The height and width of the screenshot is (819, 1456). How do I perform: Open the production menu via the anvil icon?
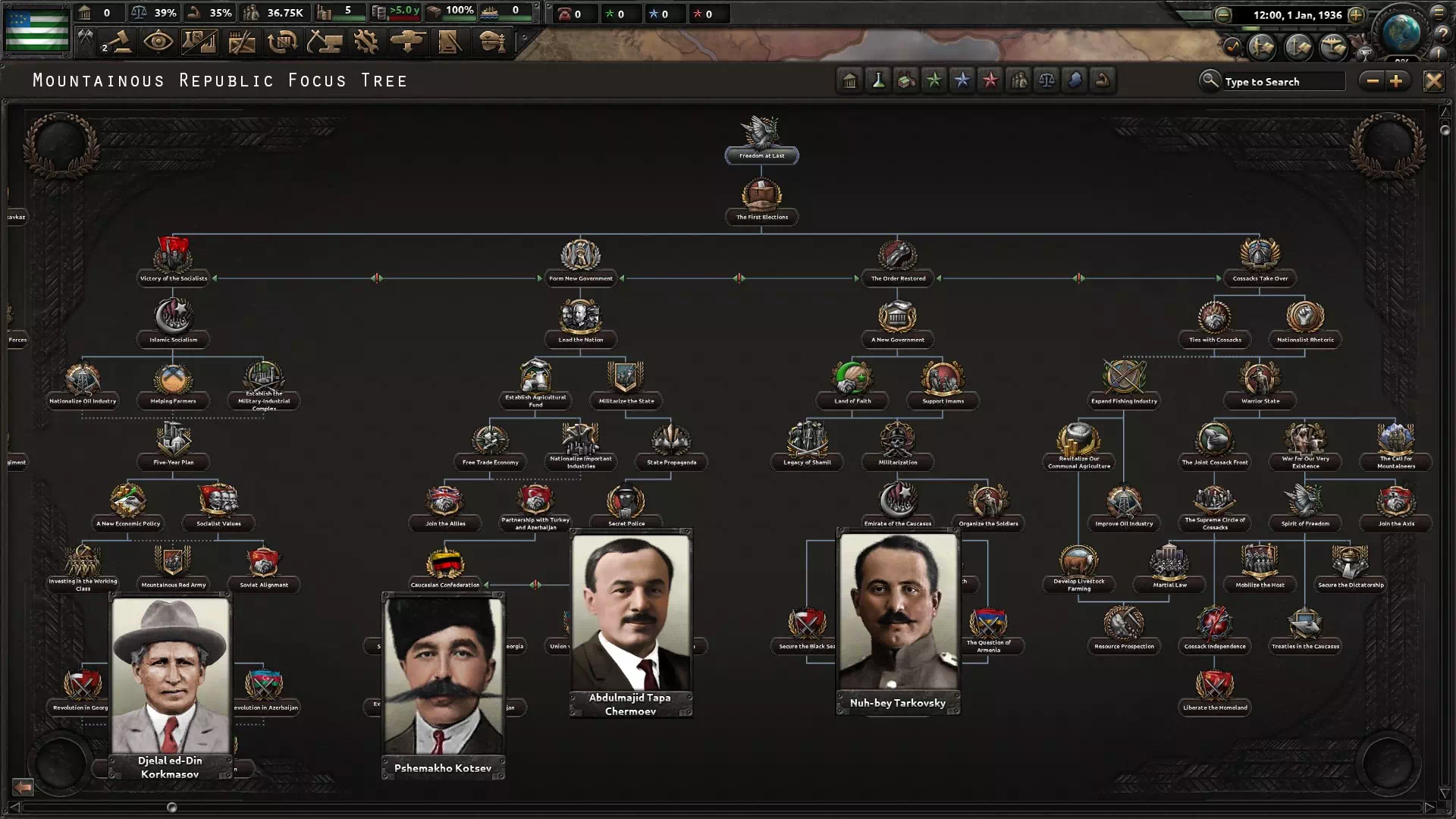click(326, 42)
